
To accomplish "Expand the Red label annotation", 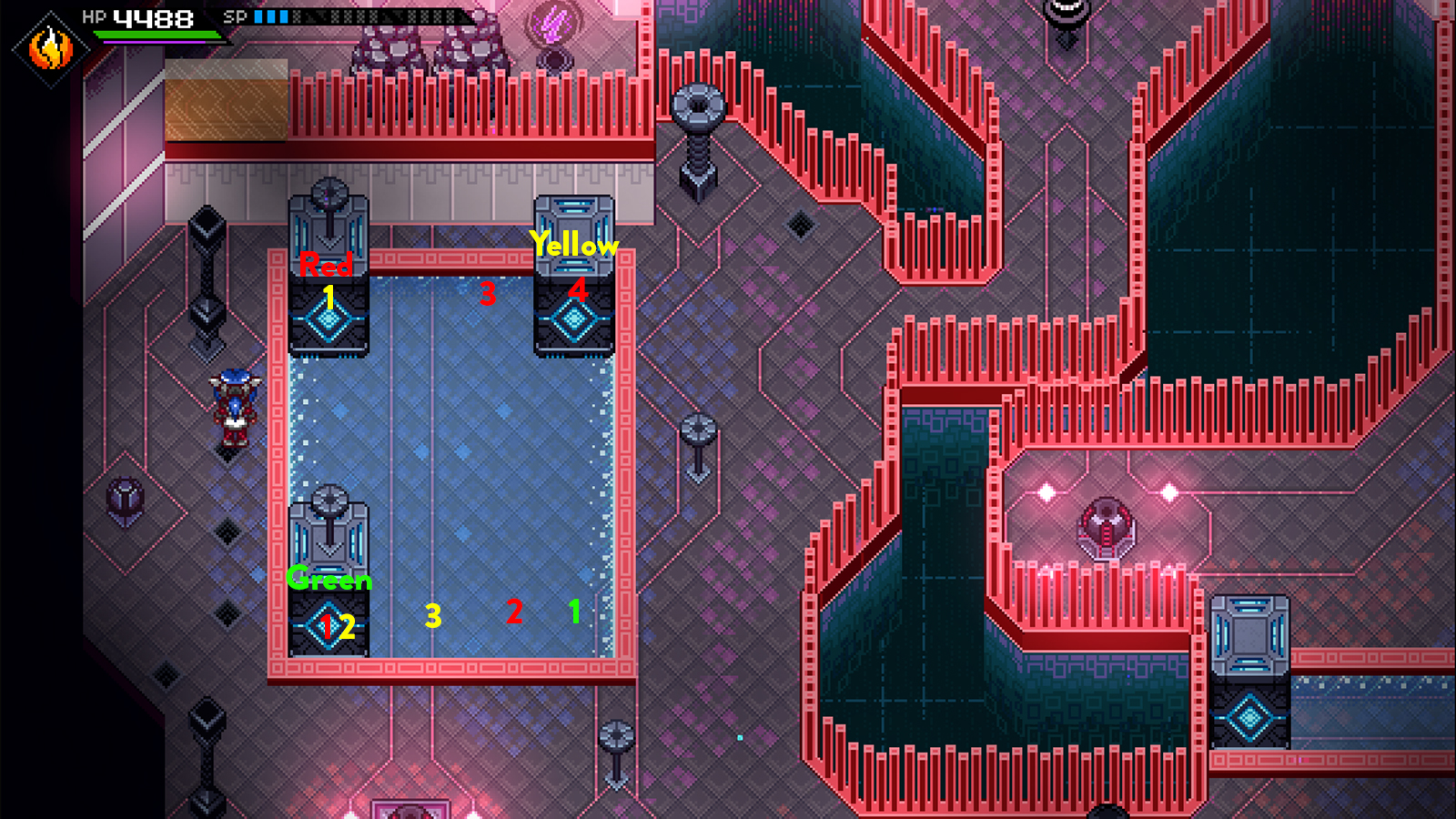I will pyautogui.click(x=326, y=266).
